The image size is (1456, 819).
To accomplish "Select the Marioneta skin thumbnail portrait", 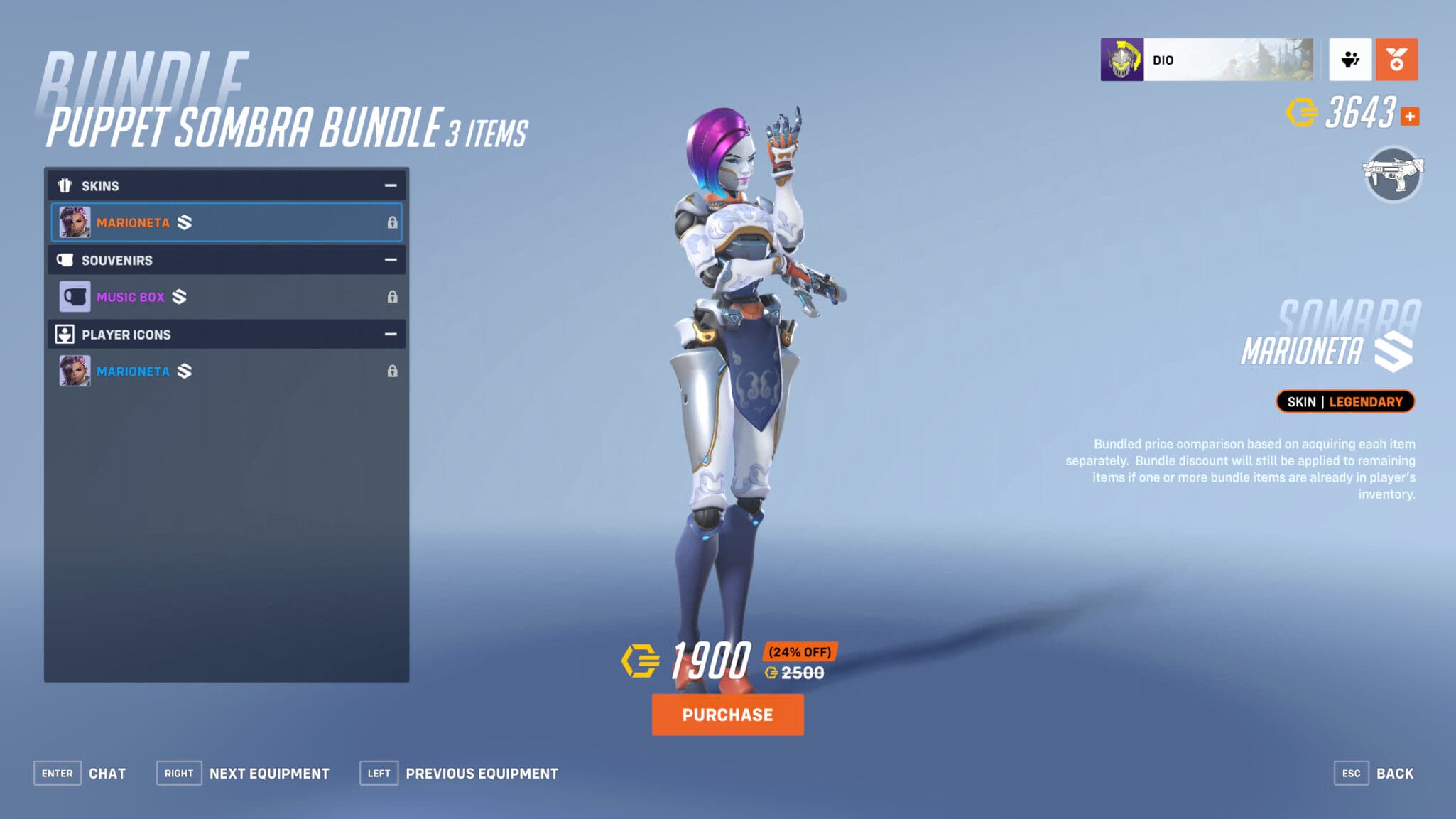I will (74, 222).
